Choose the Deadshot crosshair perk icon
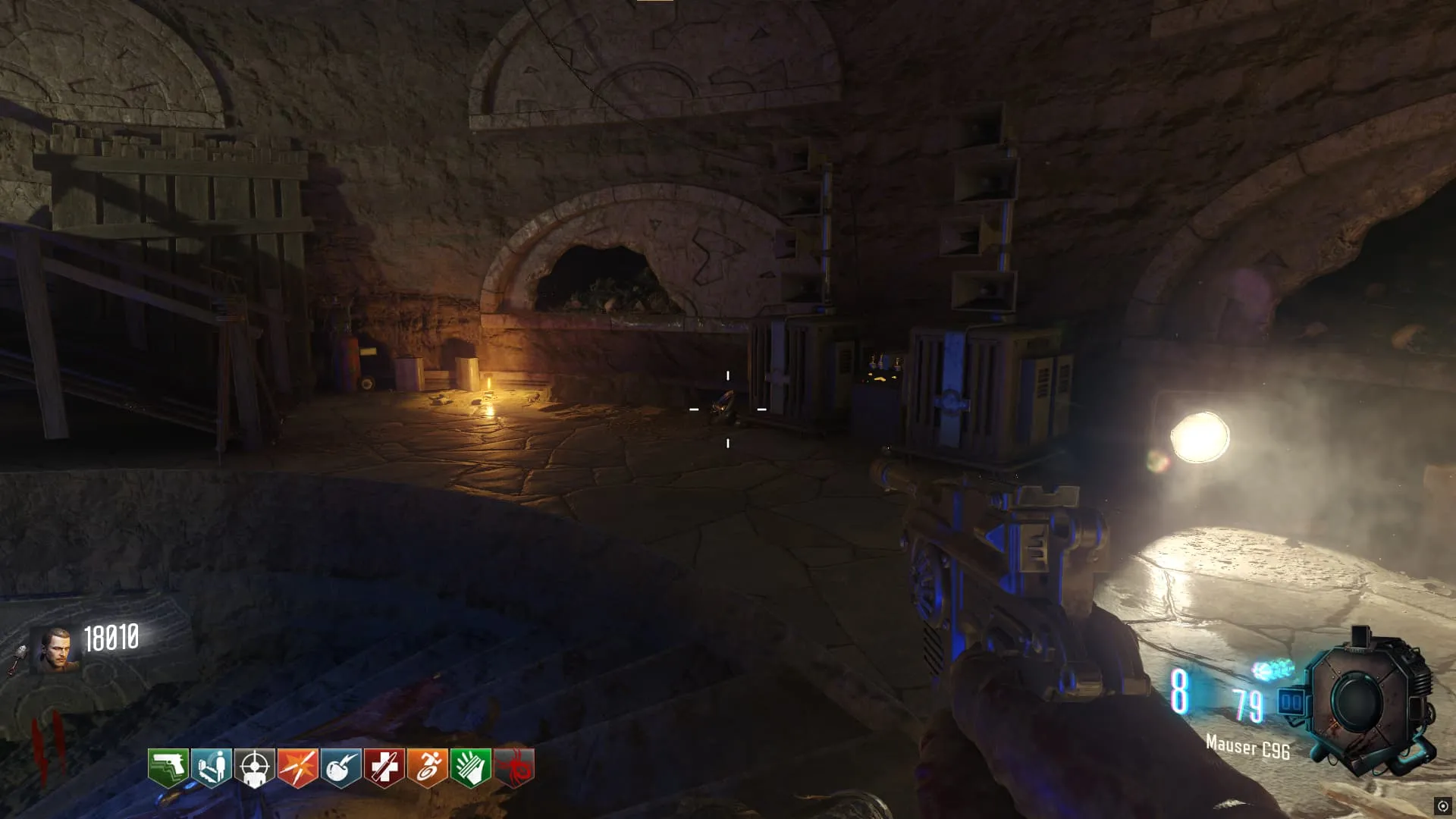 [255, 768]
